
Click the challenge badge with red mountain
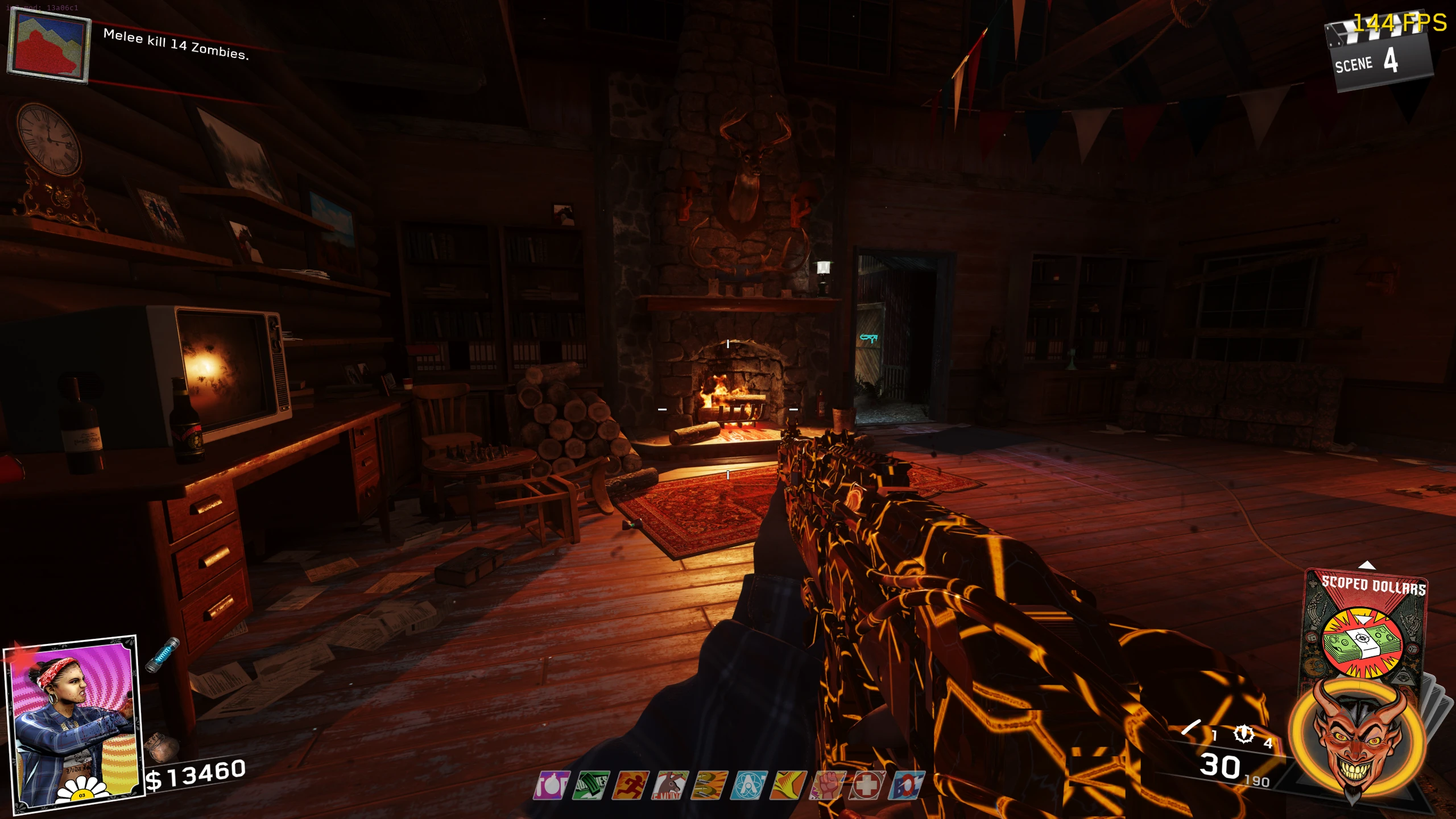pyautogui.click(x=49, y=48)
